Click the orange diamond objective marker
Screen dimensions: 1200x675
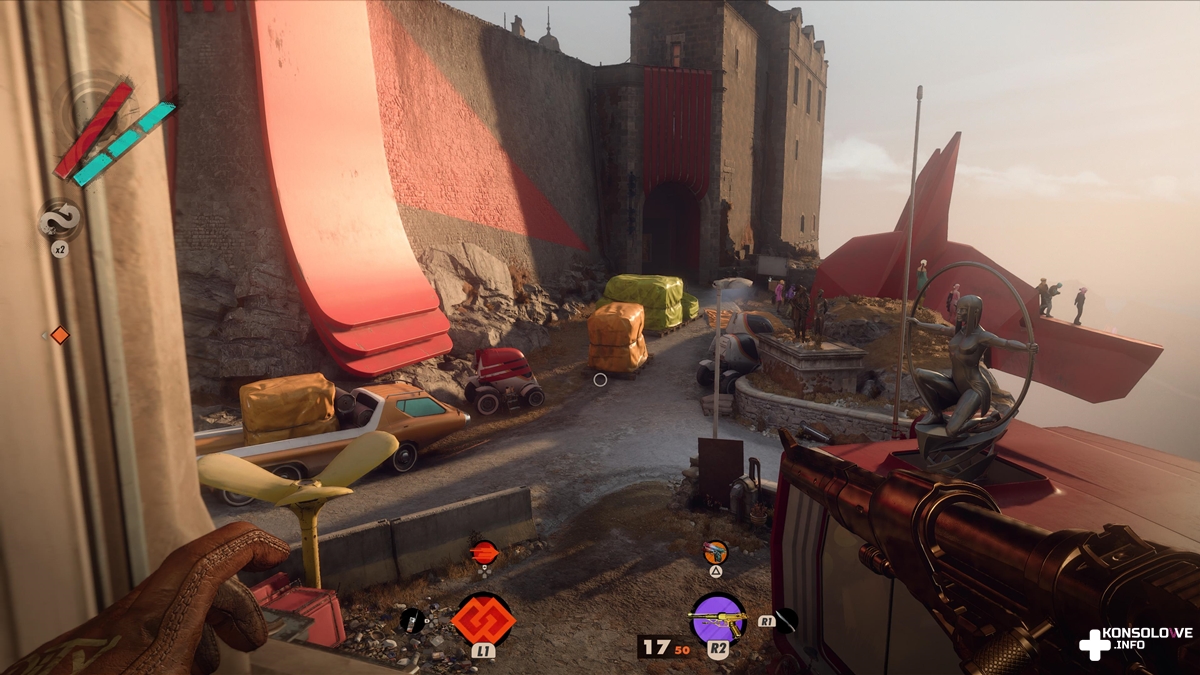[60, 335]
